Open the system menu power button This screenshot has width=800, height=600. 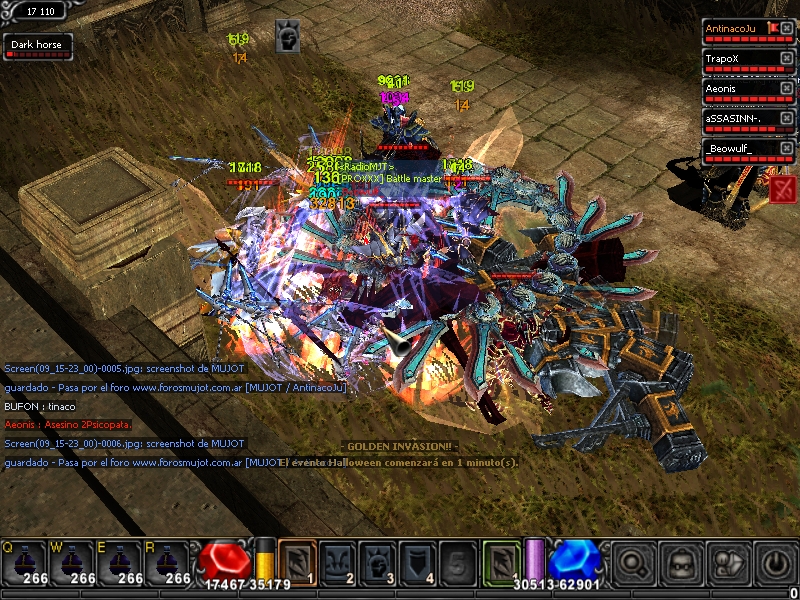775,563
